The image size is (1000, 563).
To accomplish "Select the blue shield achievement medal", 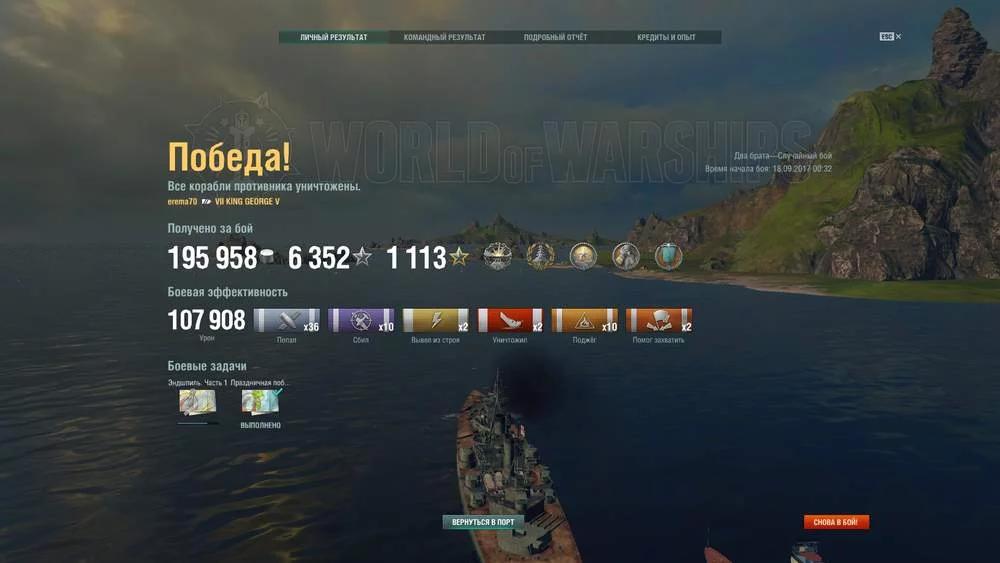I will [x=668, y=257].
